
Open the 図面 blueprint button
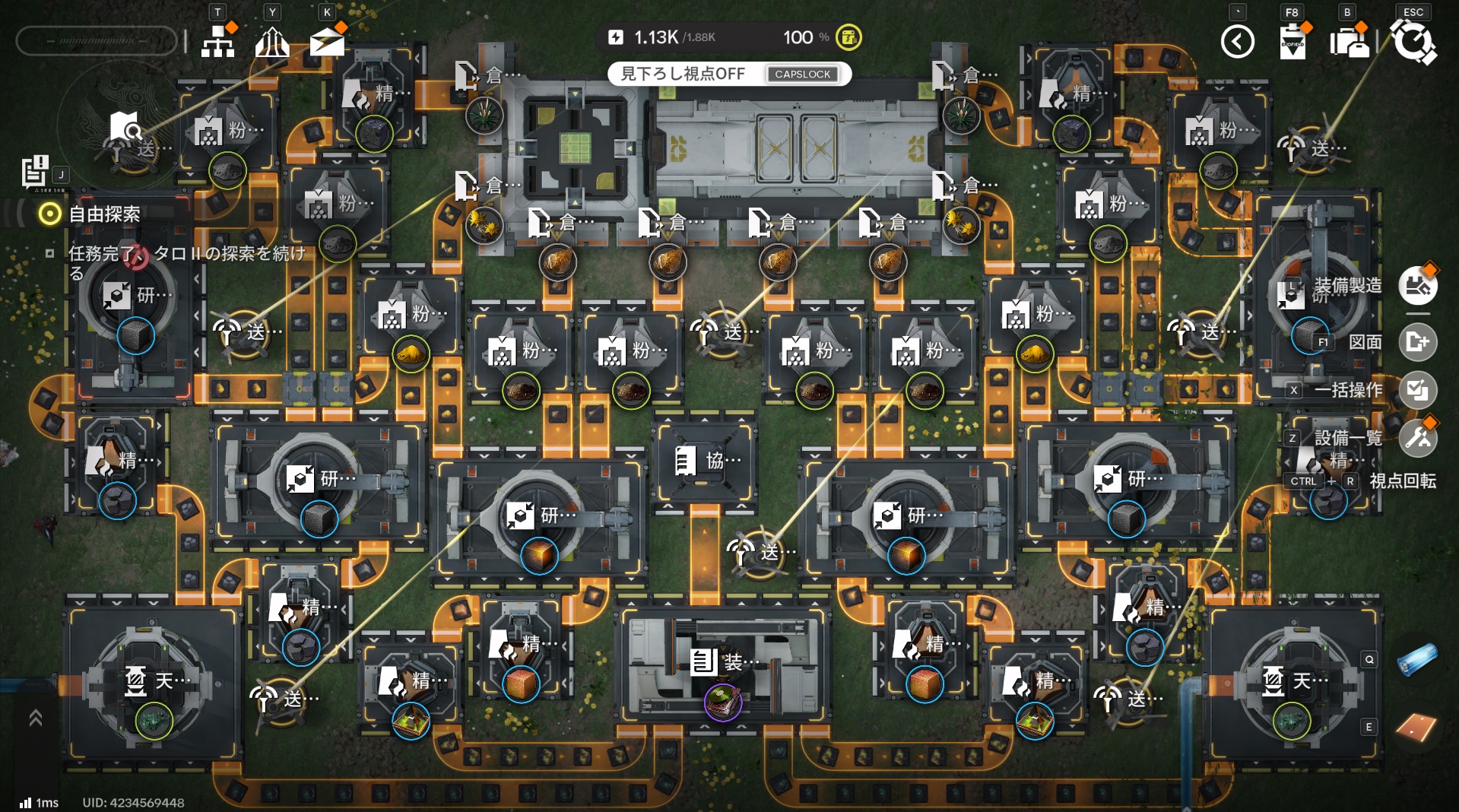pos(1417,342)
